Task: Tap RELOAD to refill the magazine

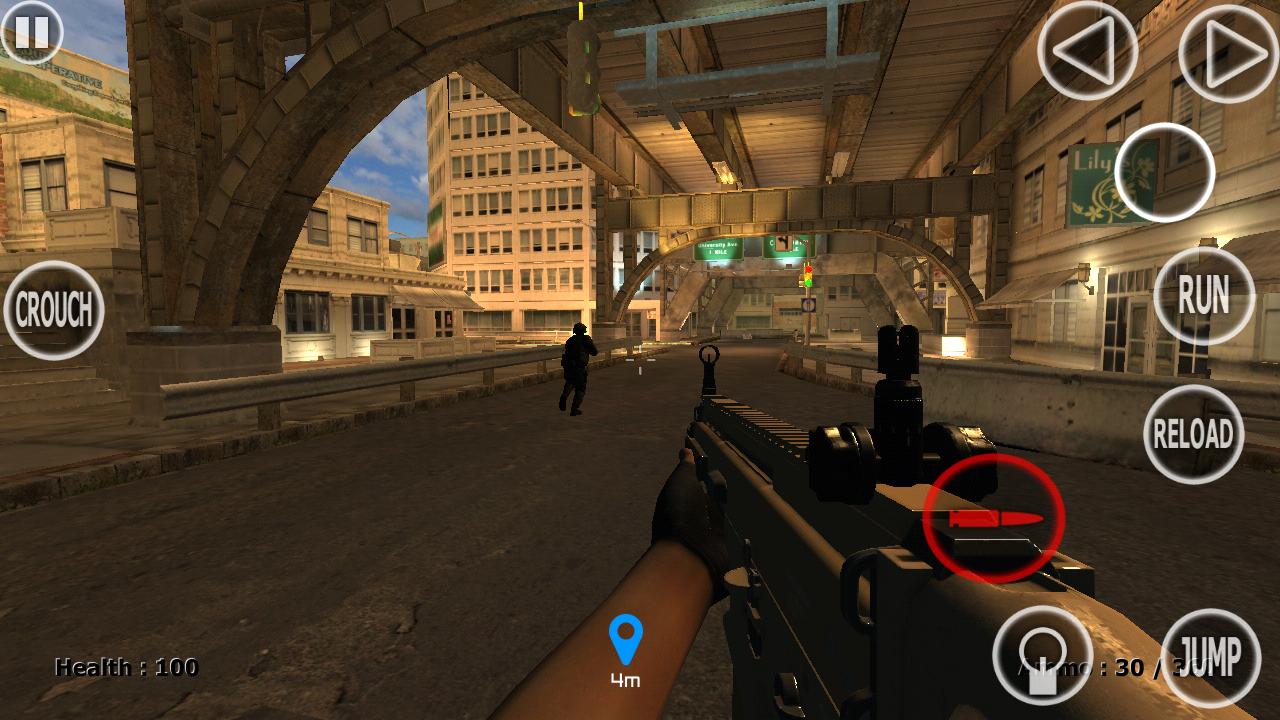Action: click(x=1196, y=434)
